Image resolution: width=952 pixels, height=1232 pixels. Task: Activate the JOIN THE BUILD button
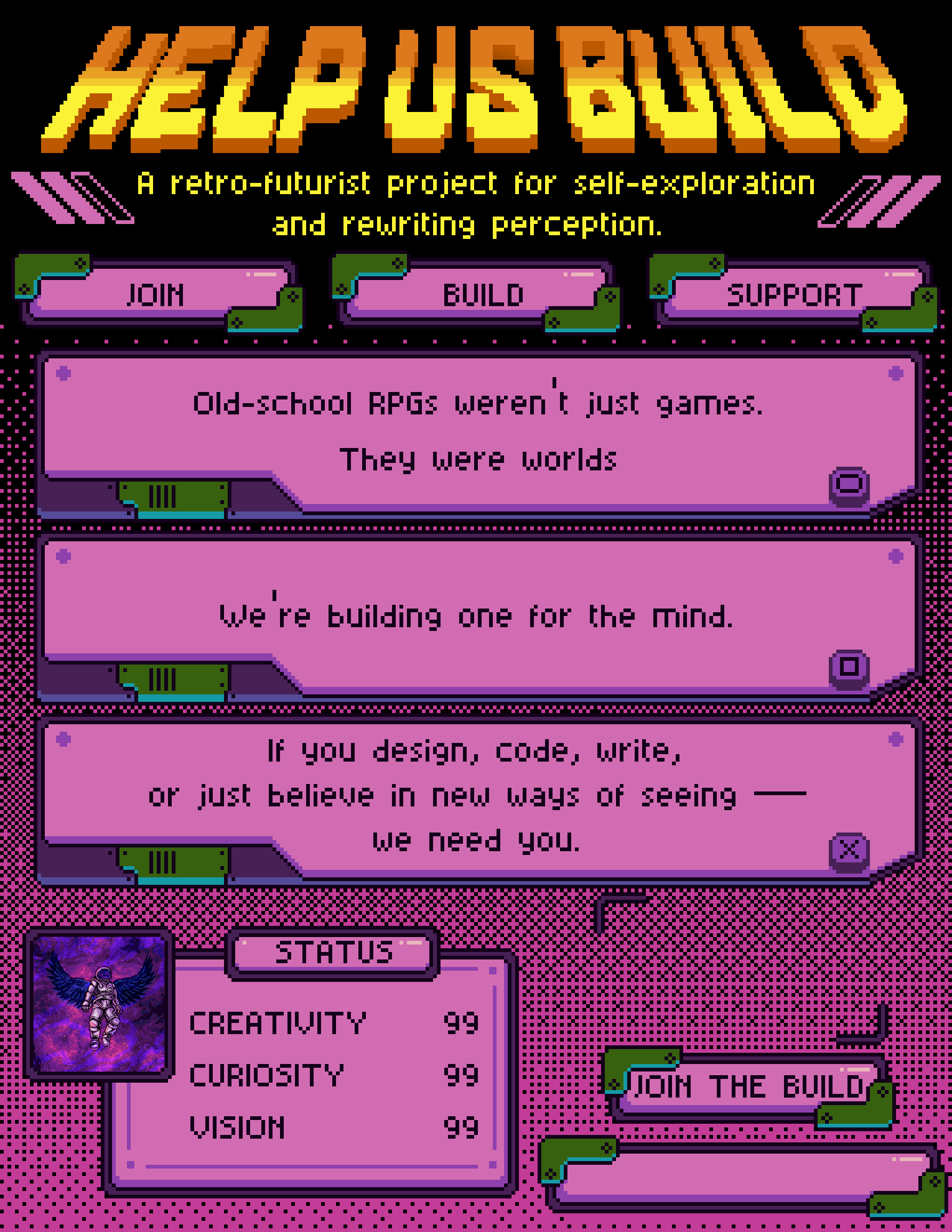[748, 1086]
